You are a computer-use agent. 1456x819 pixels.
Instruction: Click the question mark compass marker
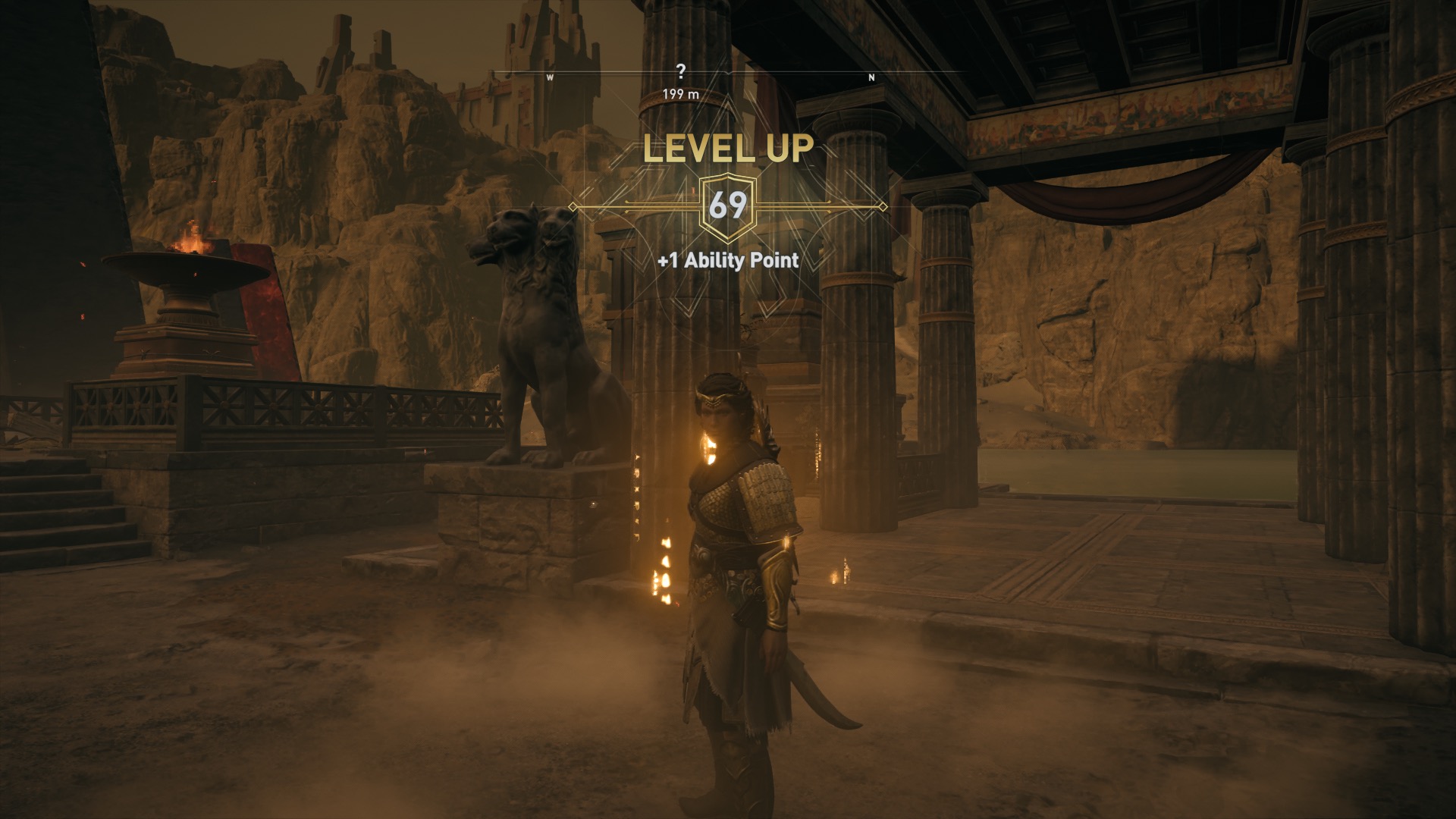(681, 71)
